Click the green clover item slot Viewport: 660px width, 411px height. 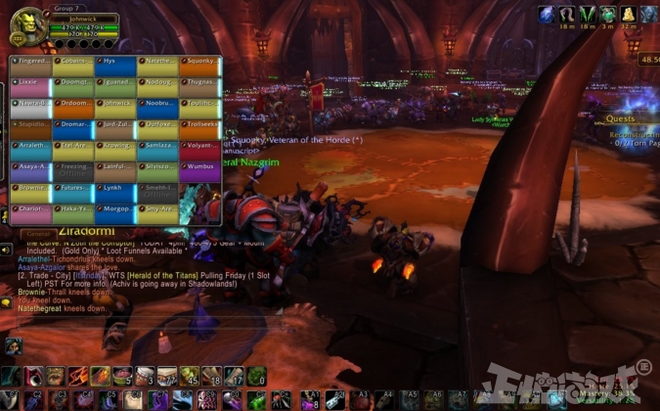pyautogui.click(x=256, y=376)
